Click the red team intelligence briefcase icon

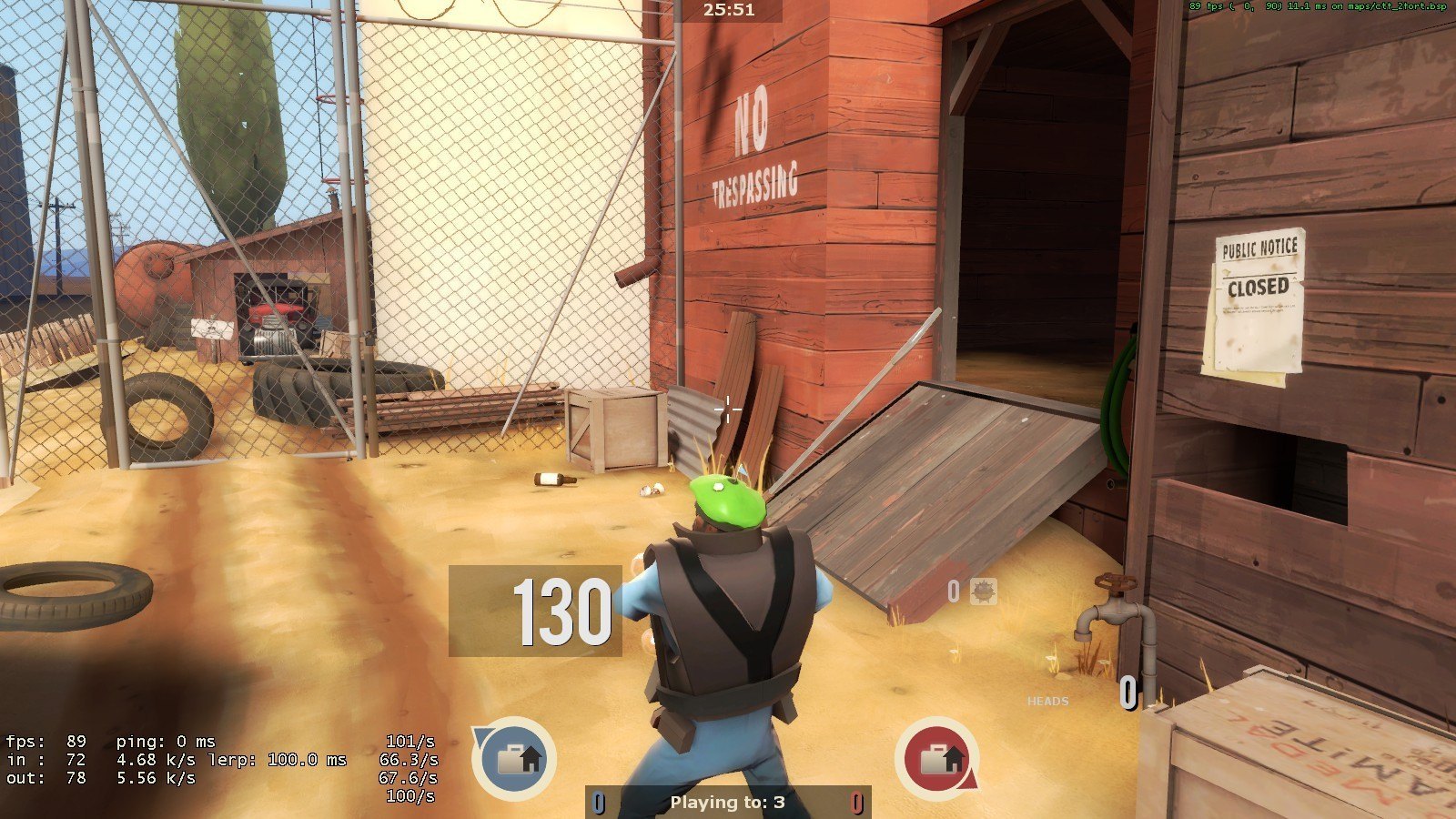coord(937,758)
